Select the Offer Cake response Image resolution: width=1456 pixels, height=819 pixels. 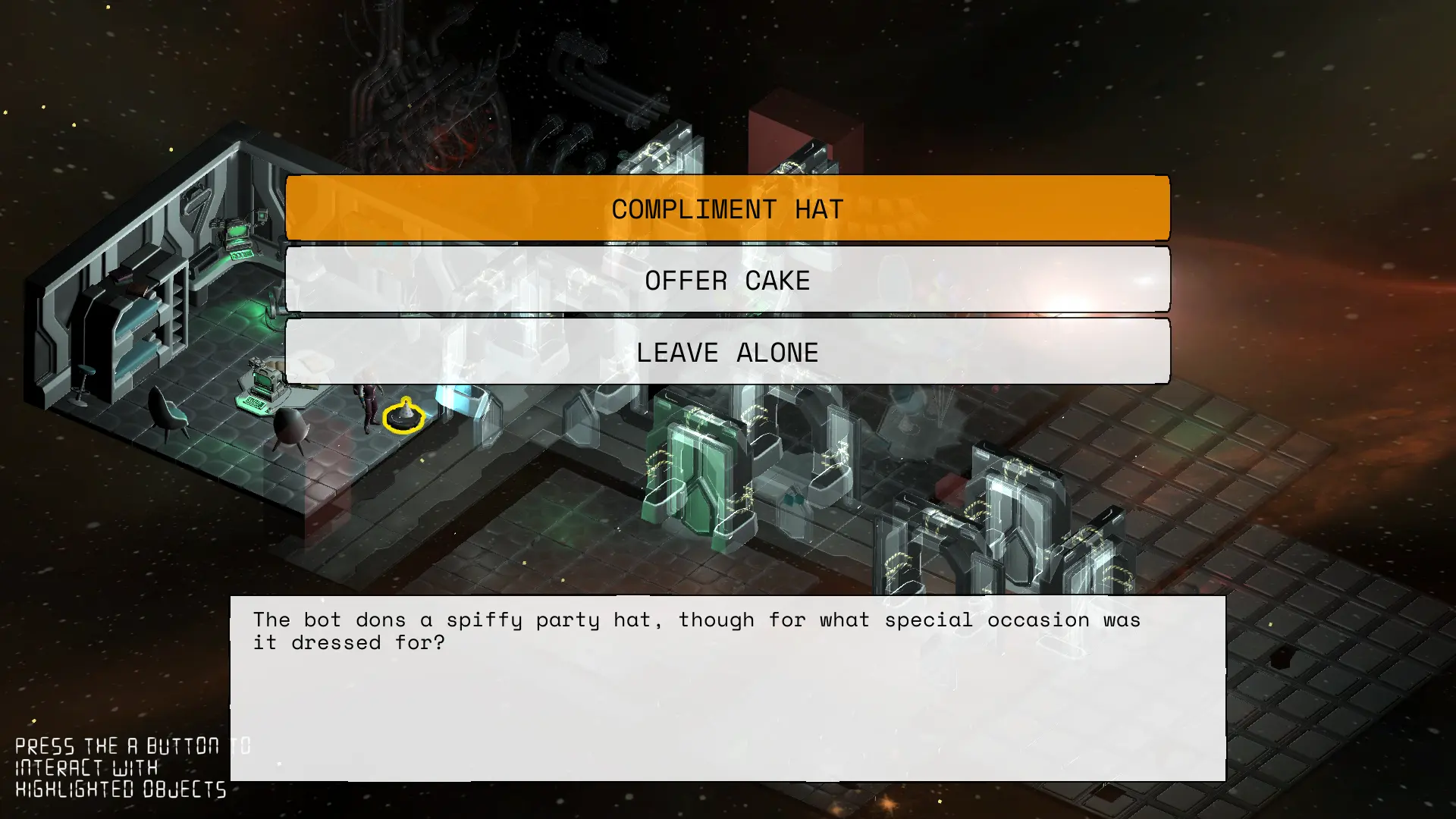pyautogui.click(x=727, y=280)
